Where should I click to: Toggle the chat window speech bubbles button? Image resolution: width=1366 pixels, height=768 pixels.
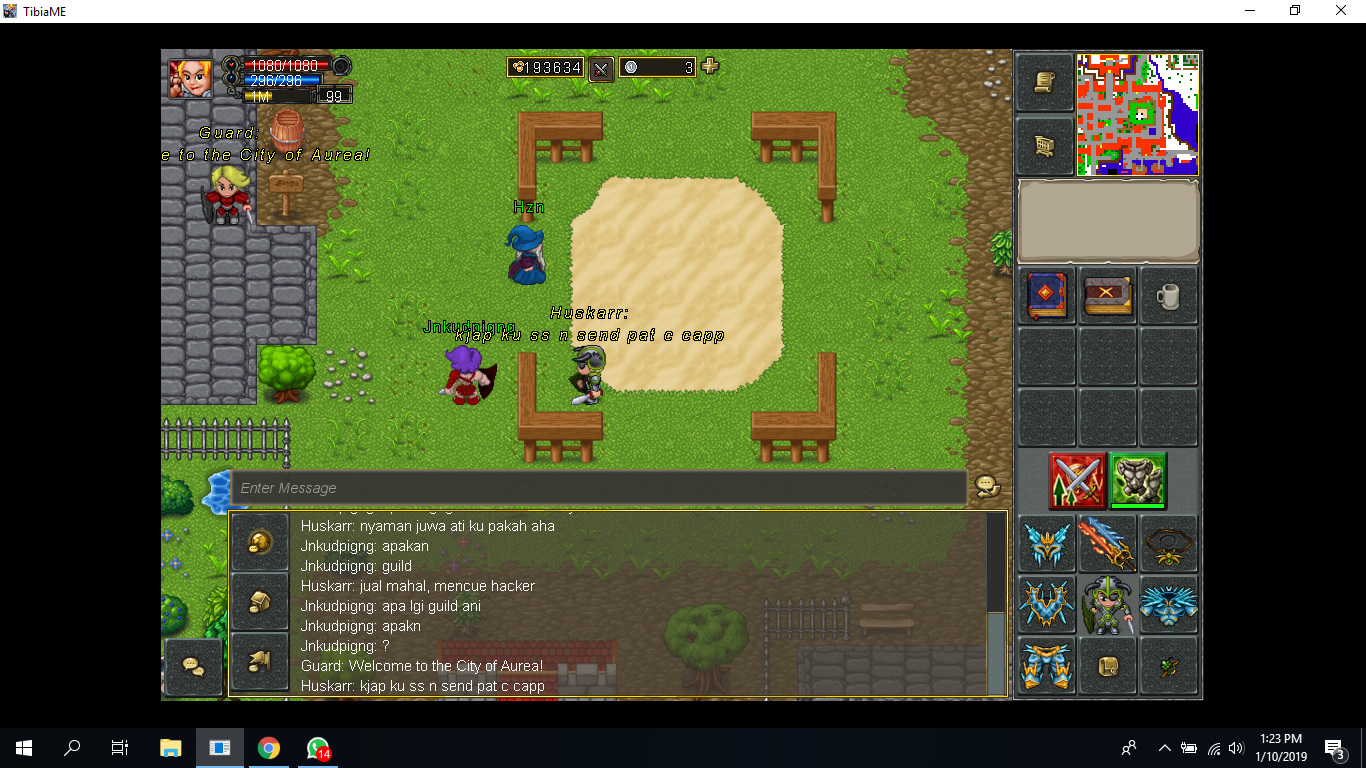pyautogui.click(x=193, y=666)
